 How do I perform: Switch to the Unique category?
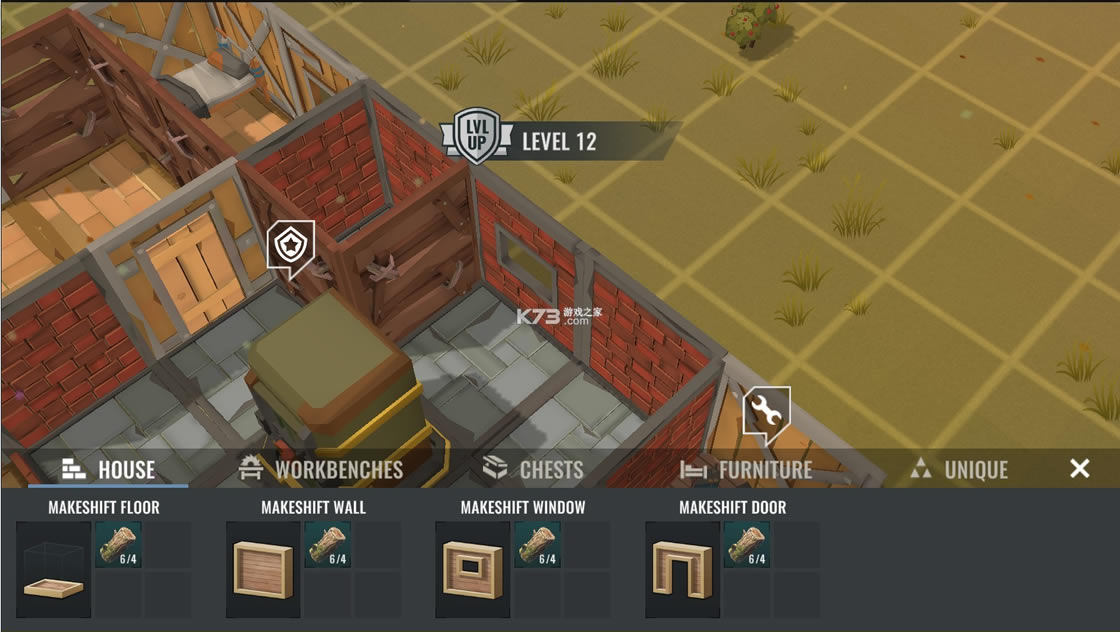[959, 469]
